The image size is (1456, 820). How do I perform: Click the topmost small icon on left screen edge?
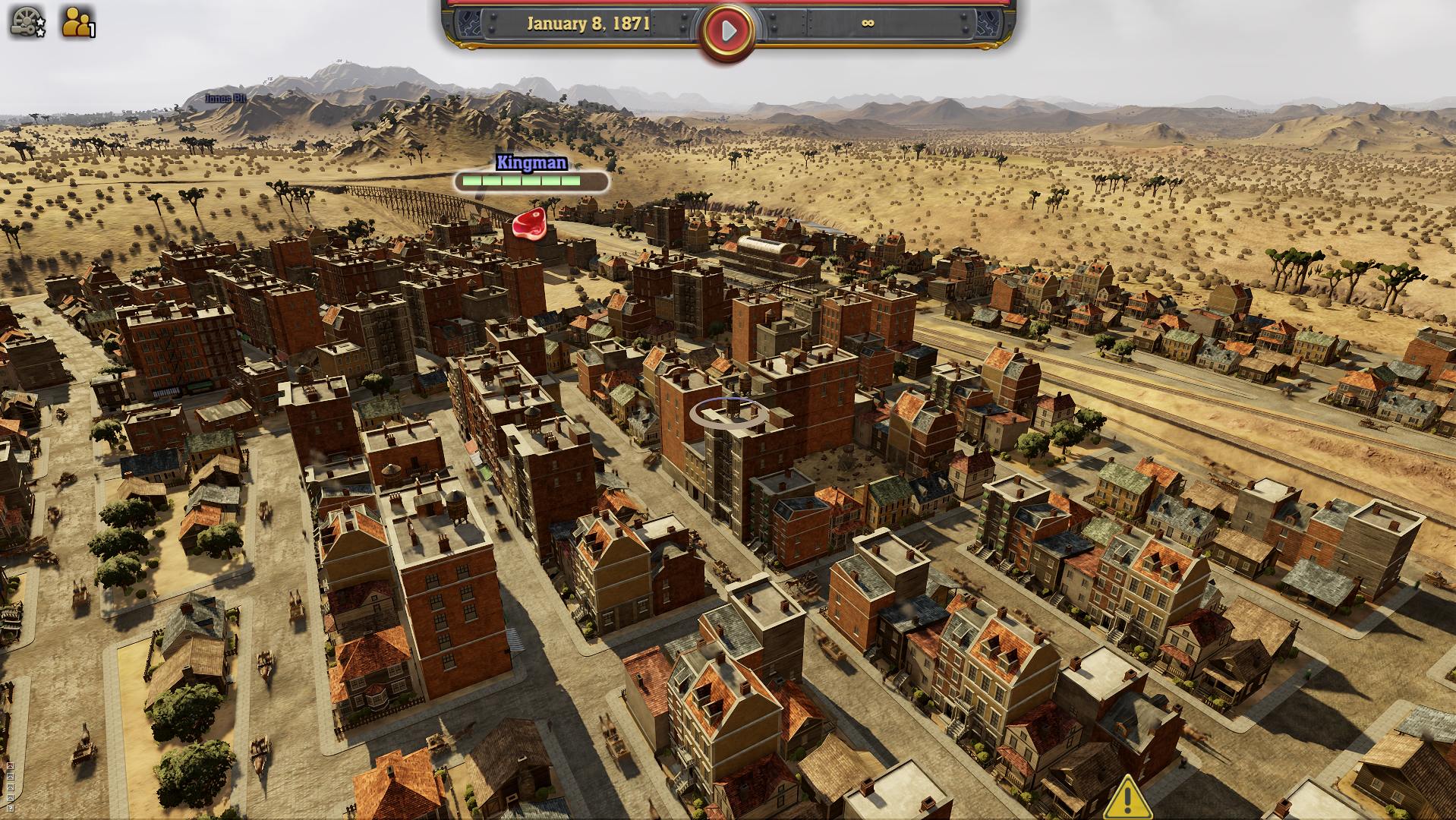pyautogui.click(x=10, y=765)
